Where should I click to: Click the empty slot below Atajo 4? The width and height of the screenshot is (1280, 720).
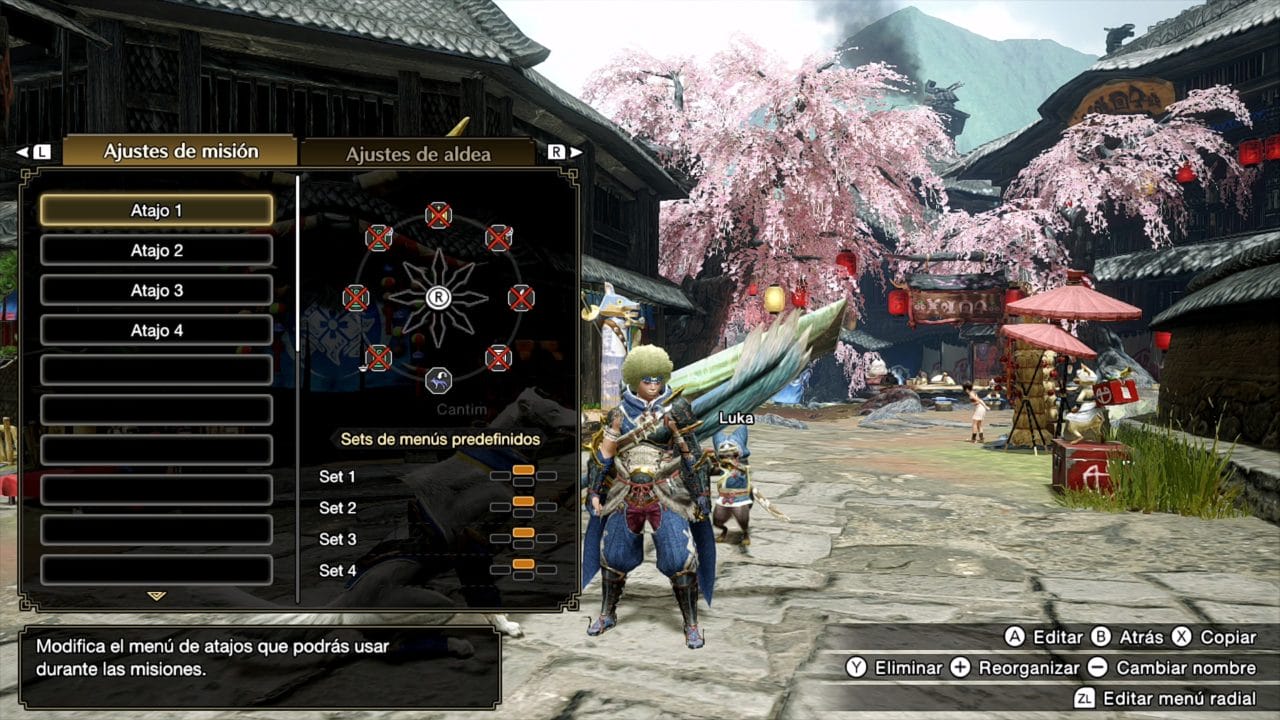click(x=156, y=369)
